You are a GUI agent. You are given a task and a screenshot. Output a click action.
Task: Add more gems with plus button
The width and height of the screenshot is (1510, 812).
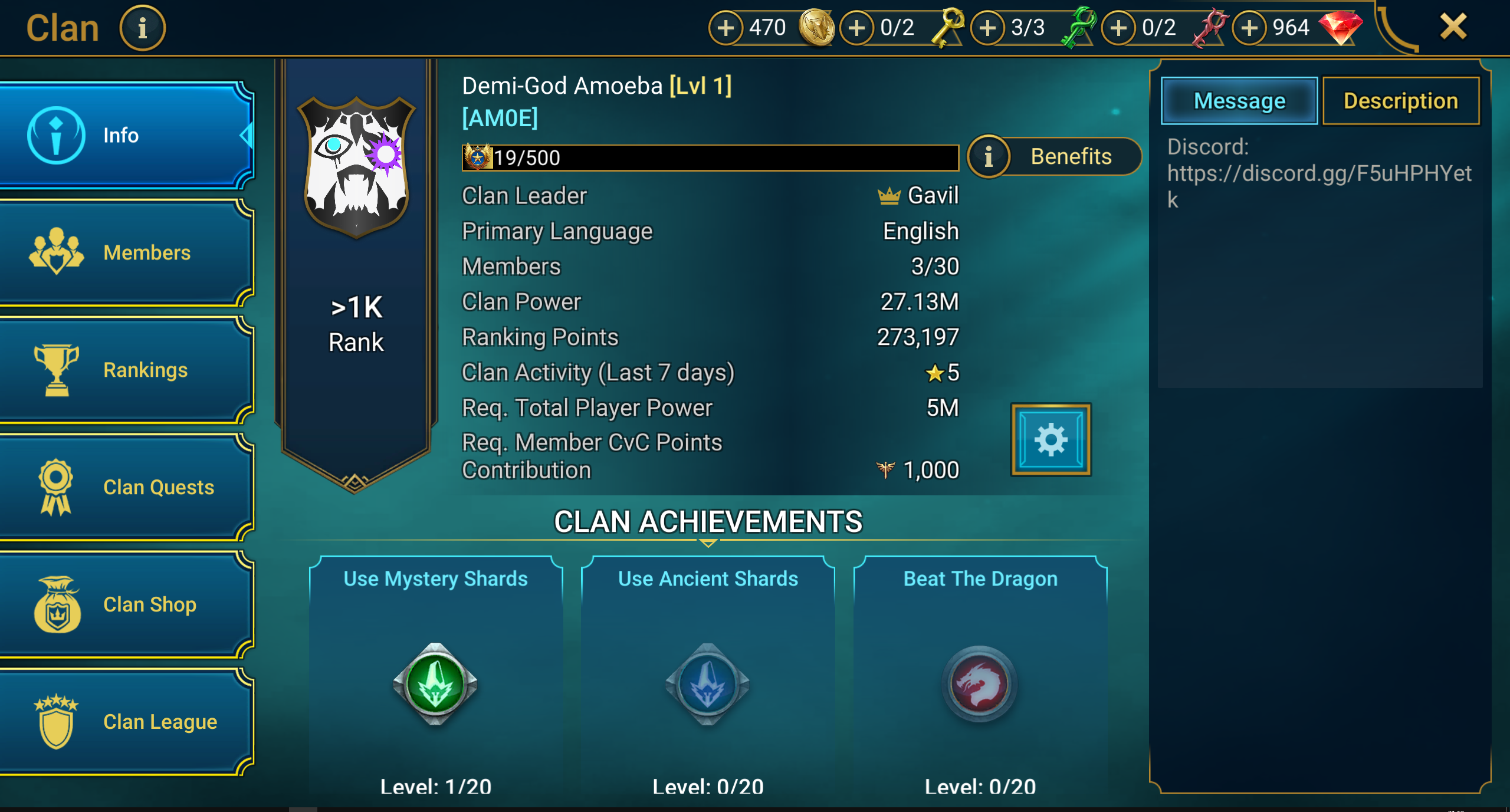click(x=1249, y=28)
